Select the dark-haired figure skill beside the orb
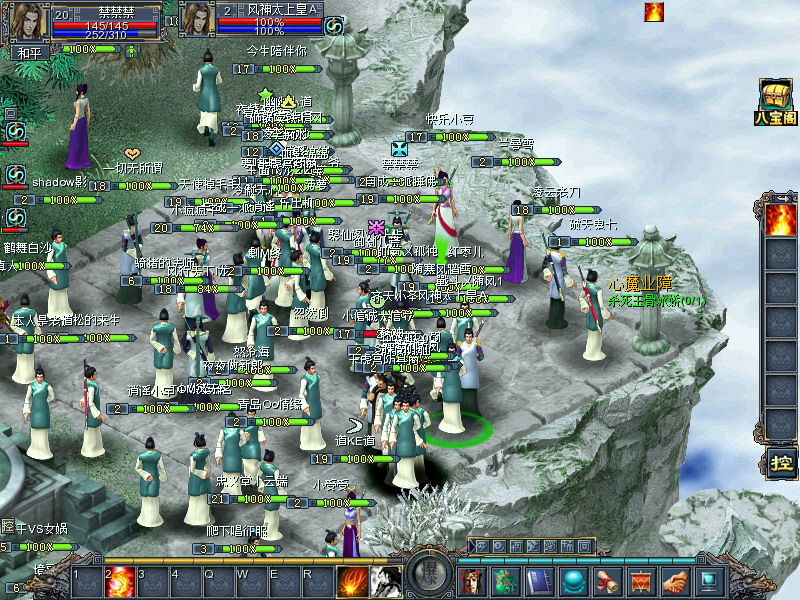The width and height of the screenshot is (800, 600). click(x=386, y=581)
